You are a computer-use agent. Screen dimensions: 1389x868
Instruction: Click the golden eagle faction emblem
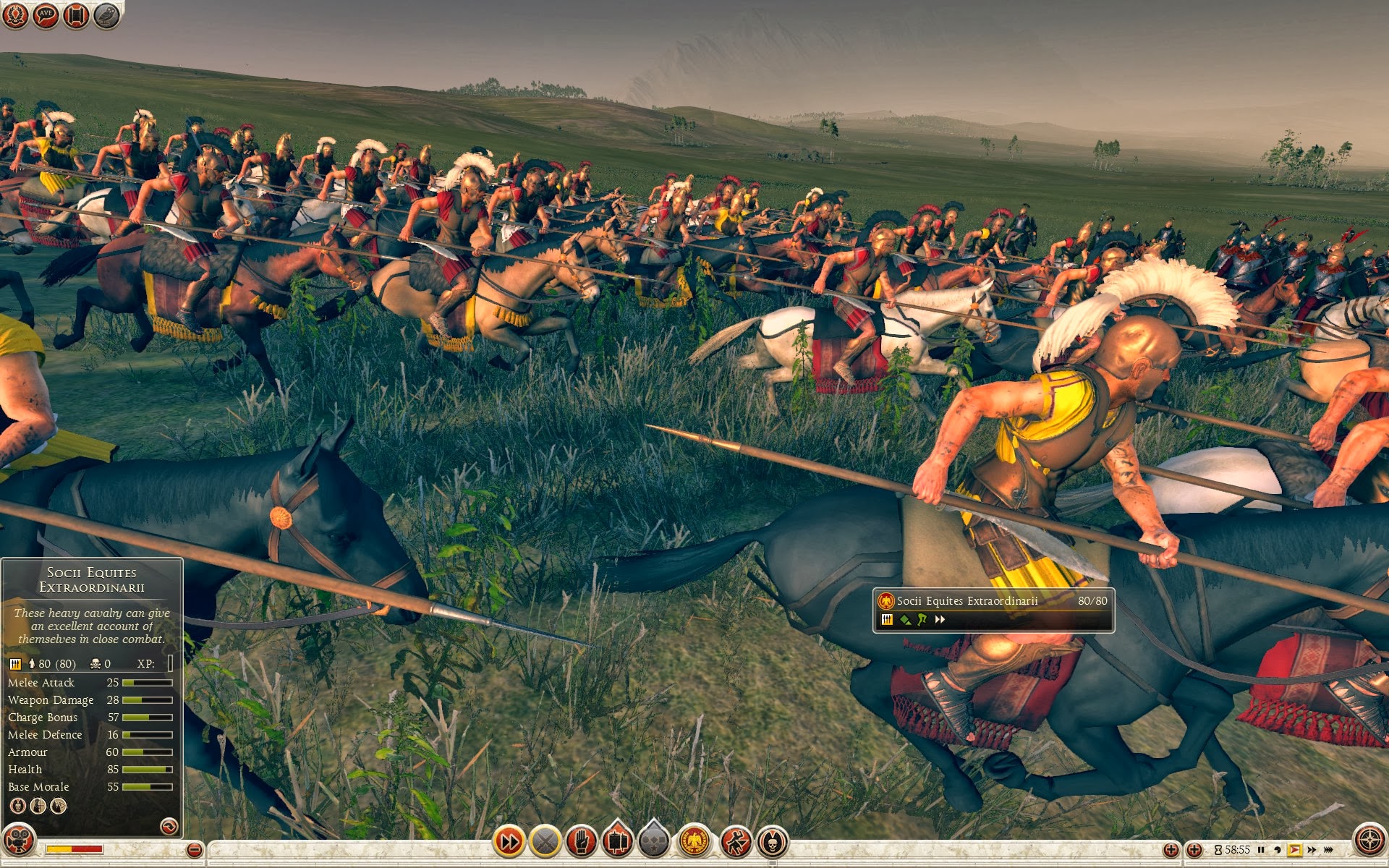[x=695, y=841]
